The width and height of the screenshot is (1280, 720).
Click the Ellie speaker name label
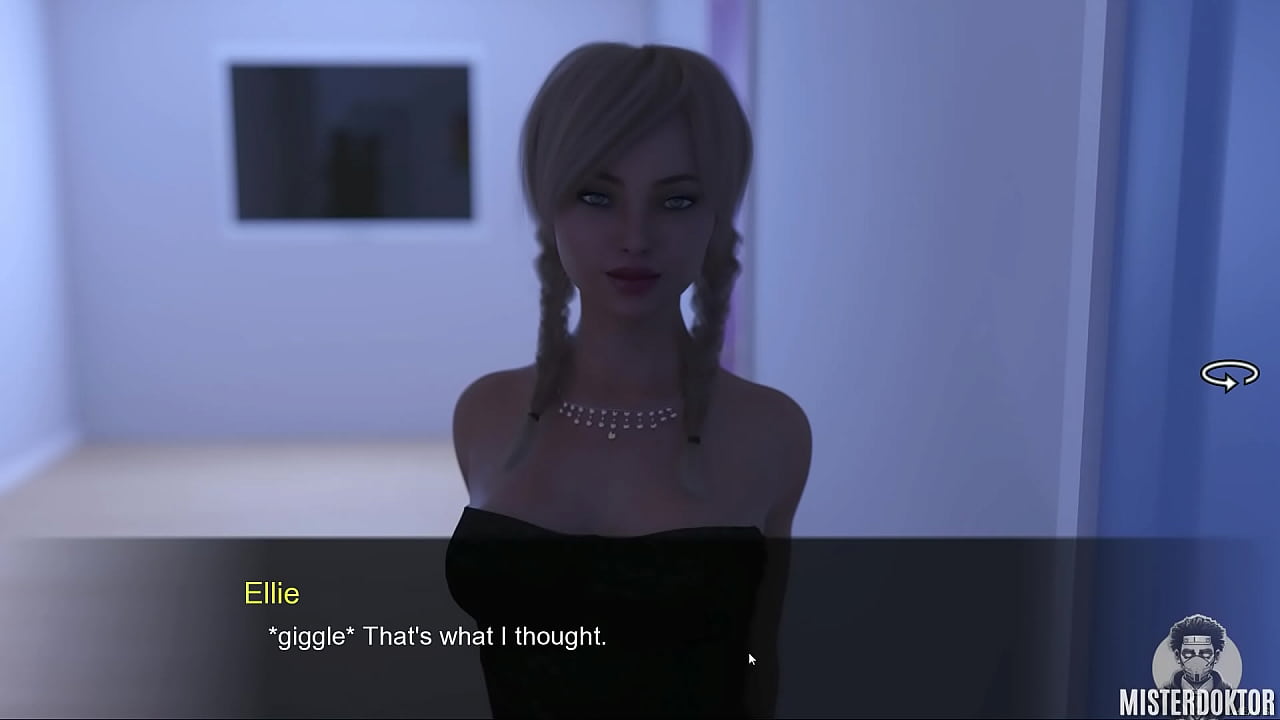point(272,594)
